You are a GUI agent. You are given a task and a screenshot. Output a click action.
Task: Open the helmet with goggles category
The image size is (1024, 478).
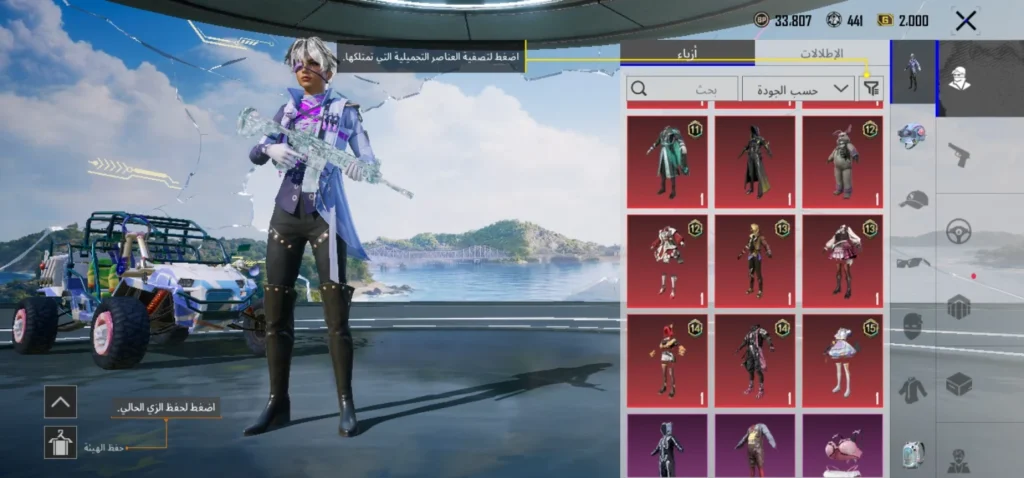click(912, 137)
